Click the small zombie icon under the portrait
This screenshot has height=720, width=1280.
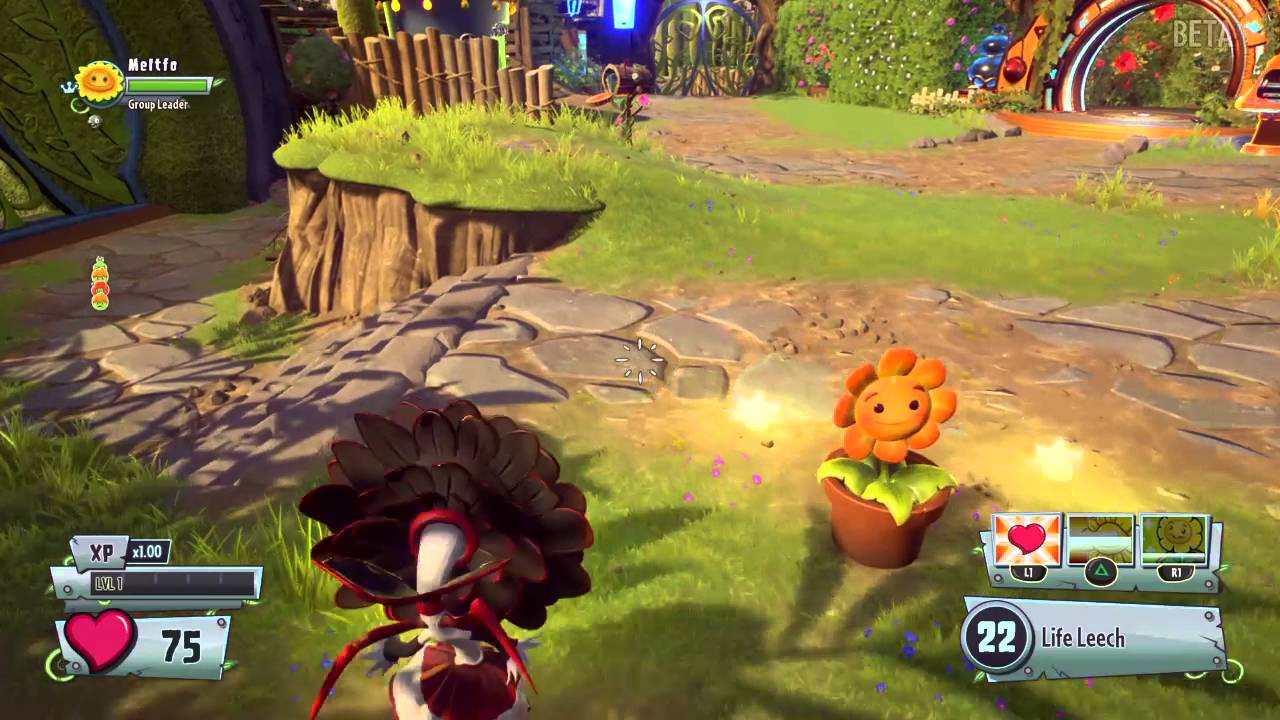[x=94, y=121]
